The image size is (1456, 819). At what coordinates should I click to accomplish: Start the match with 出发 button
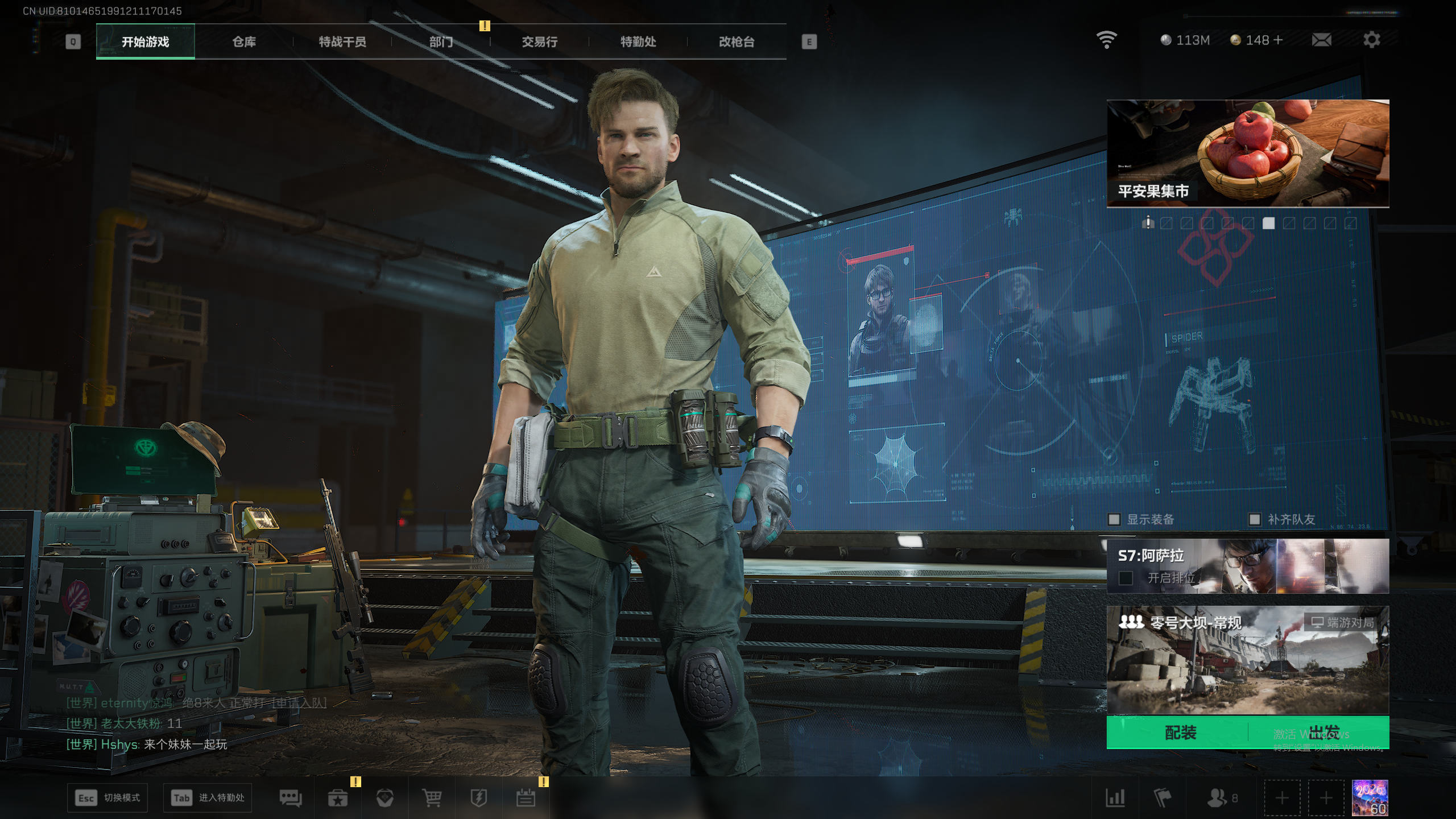1323,733
